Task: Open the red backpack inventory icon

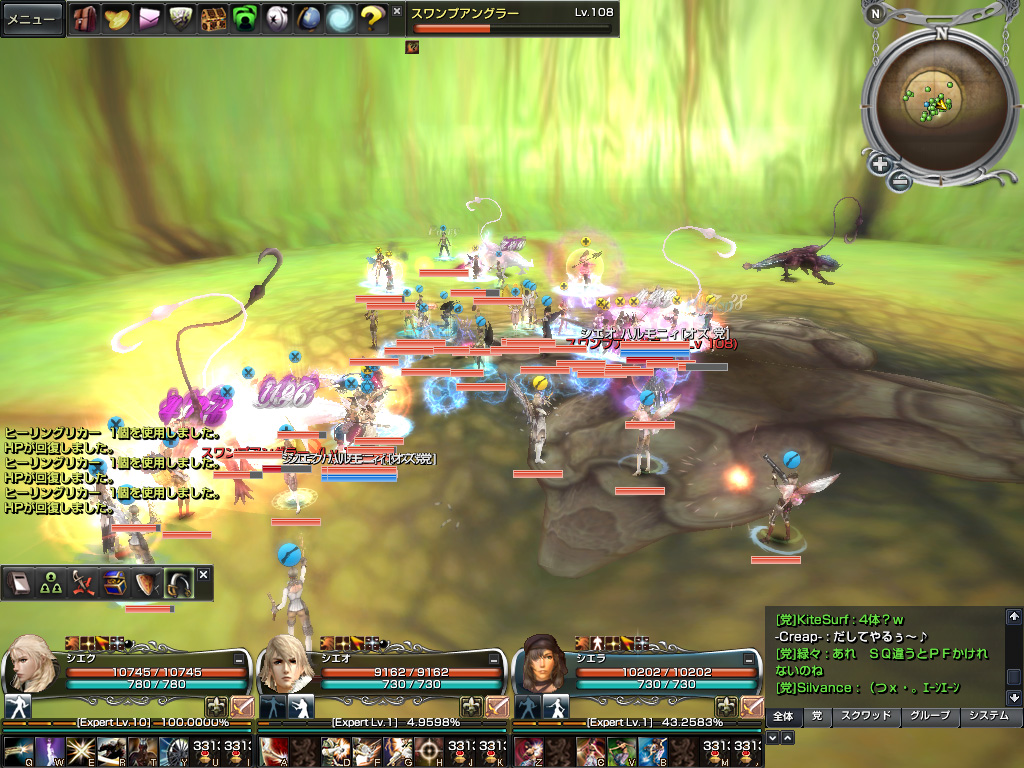Action: tap(85, 18)
